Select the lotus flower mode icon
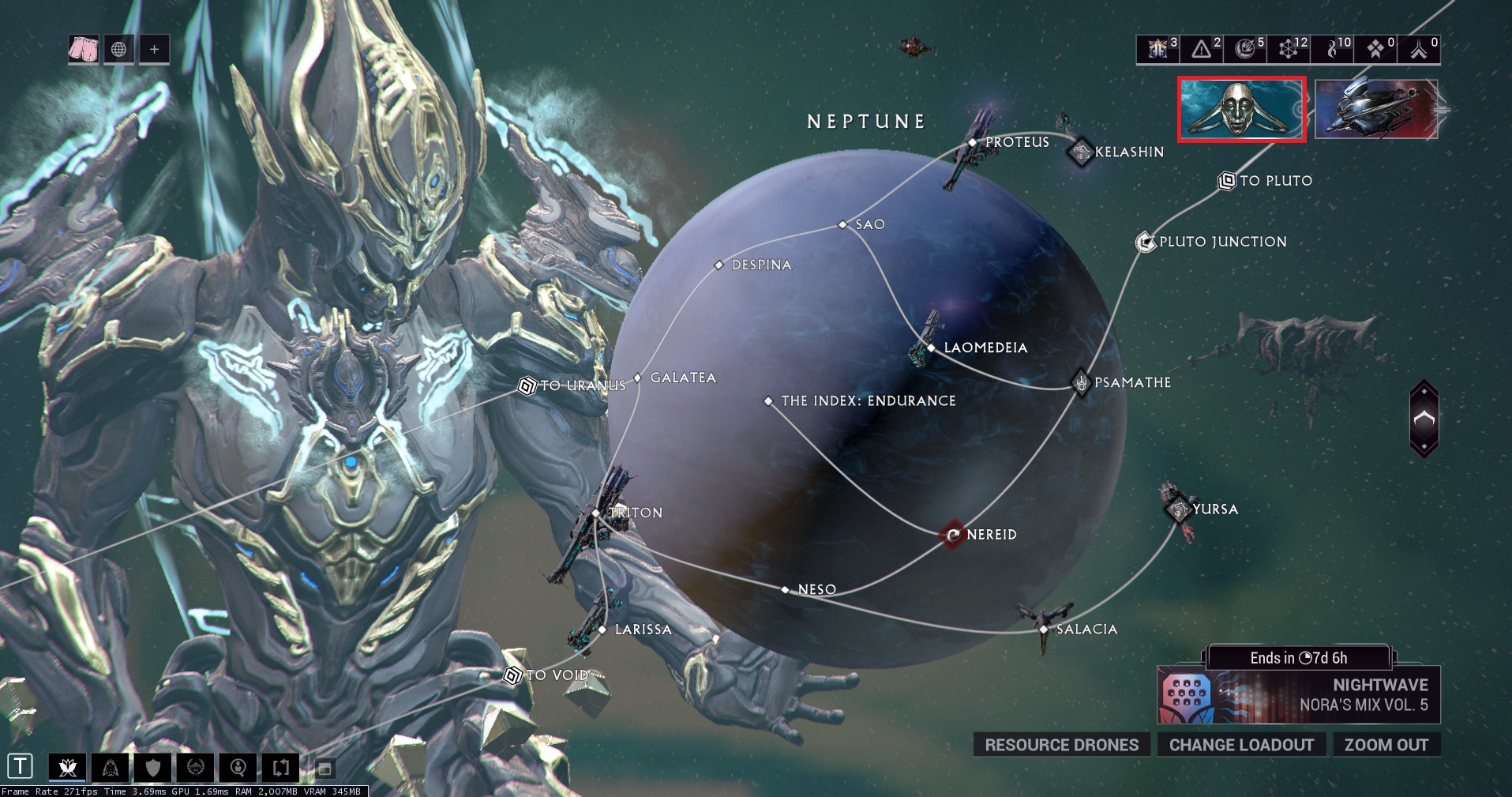The height and width of the screenshot is (797, 1512). pyautogui.click(x=67, y=767)
